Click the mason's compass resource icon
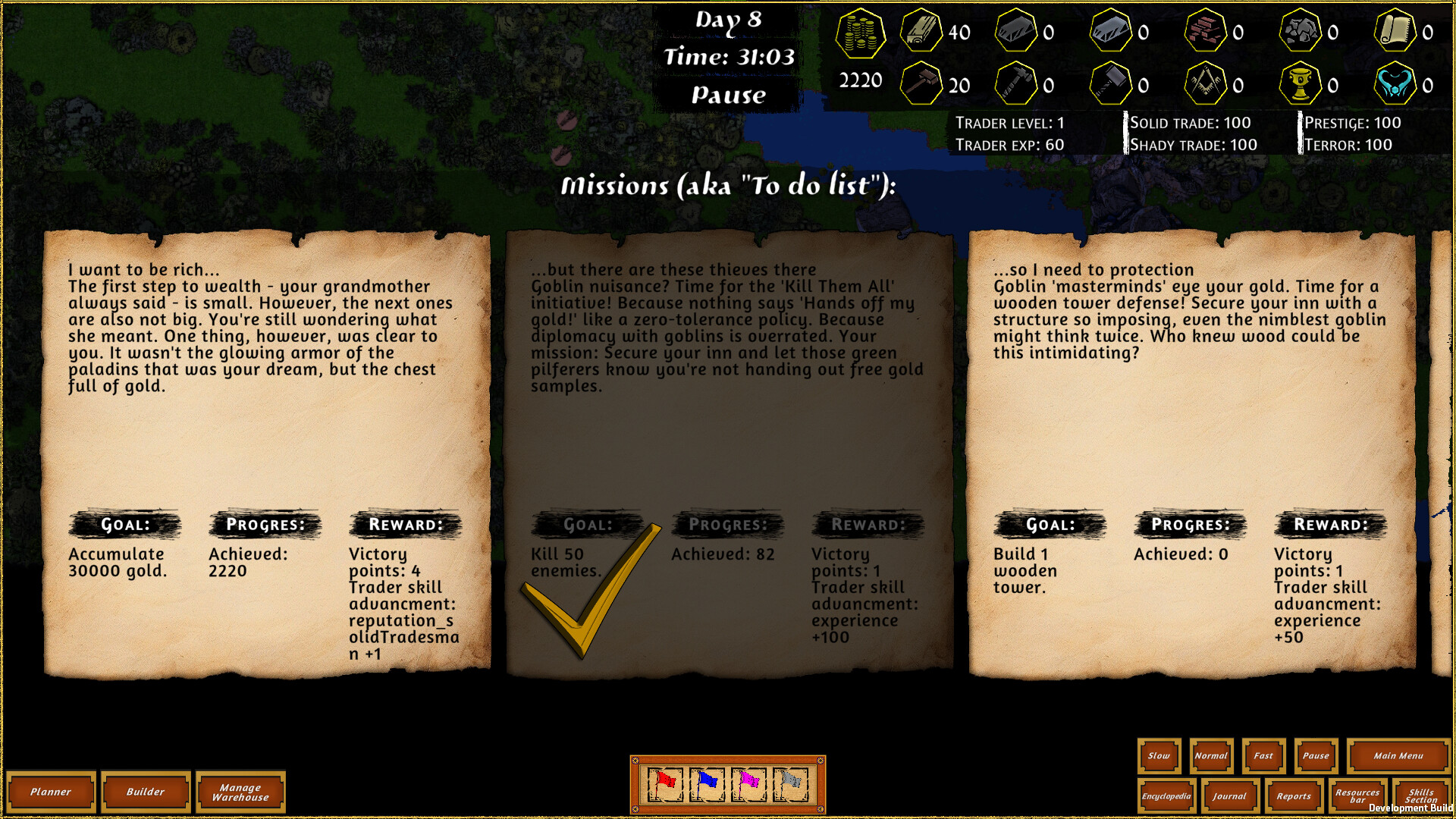This screenshot has width=1456, height=819. click(1205, 83)
